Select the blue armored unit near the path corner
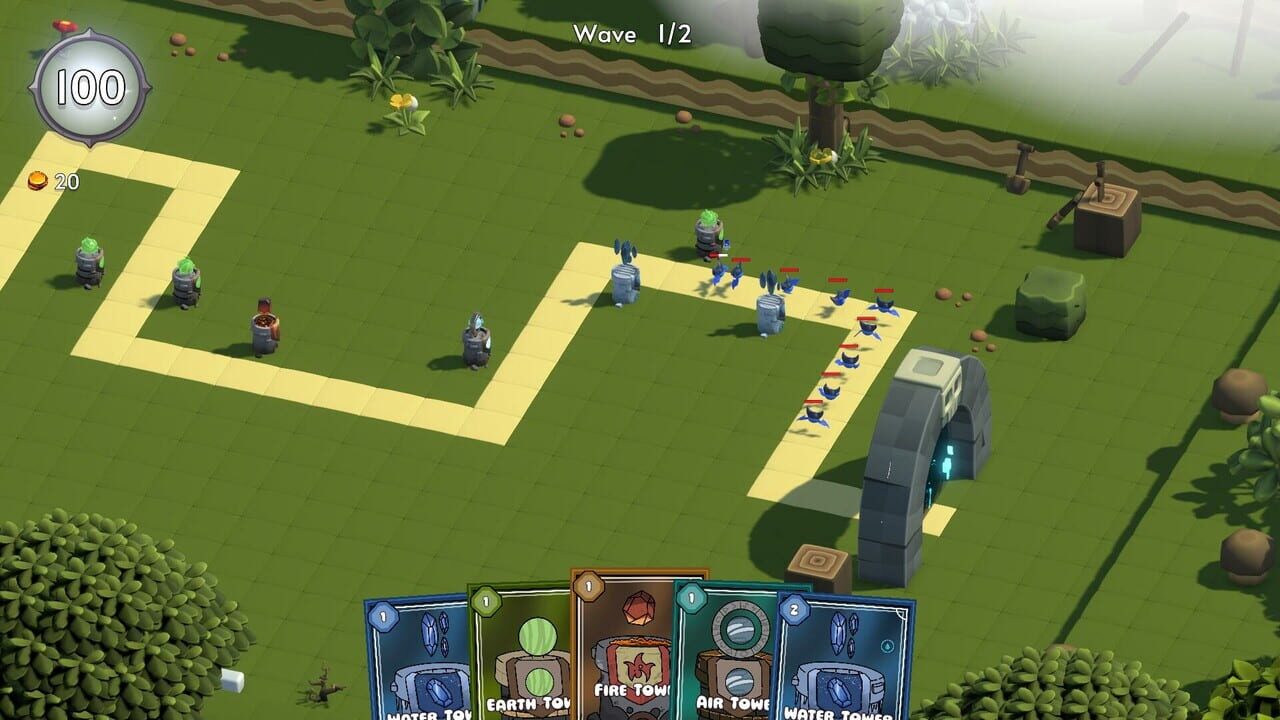This screenshot has width=1280, height=720. click(x=475, y=335)
